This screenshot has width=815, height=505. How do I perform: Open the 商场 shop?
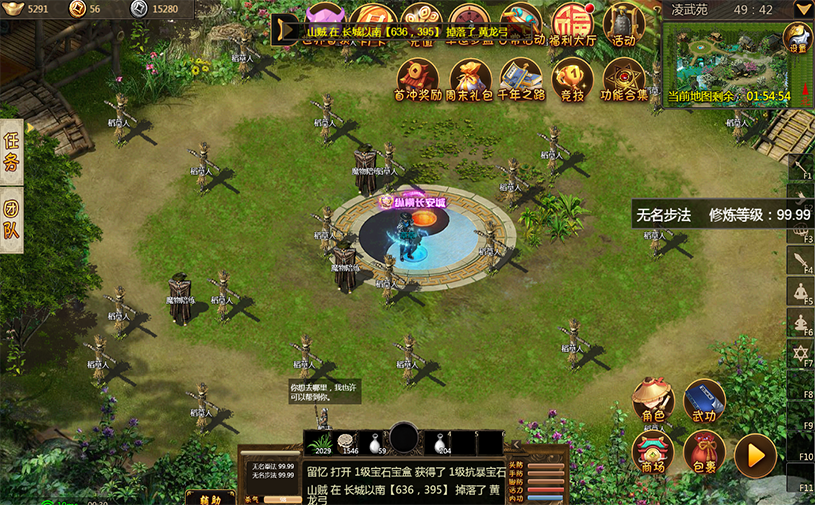point(653,453)
